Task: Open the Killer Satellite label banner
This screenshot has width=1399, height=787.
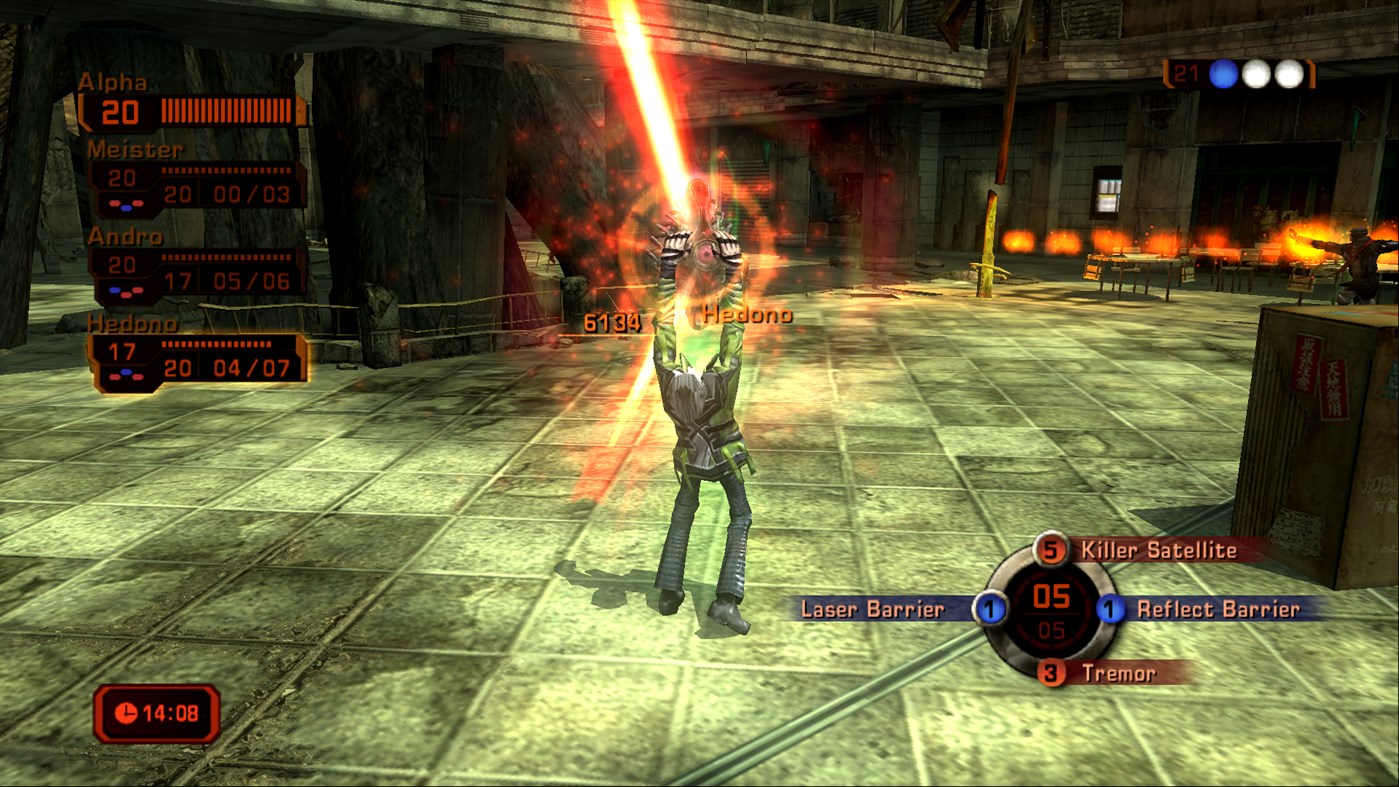Action: pyautogui.click(x=1159, y=551)
